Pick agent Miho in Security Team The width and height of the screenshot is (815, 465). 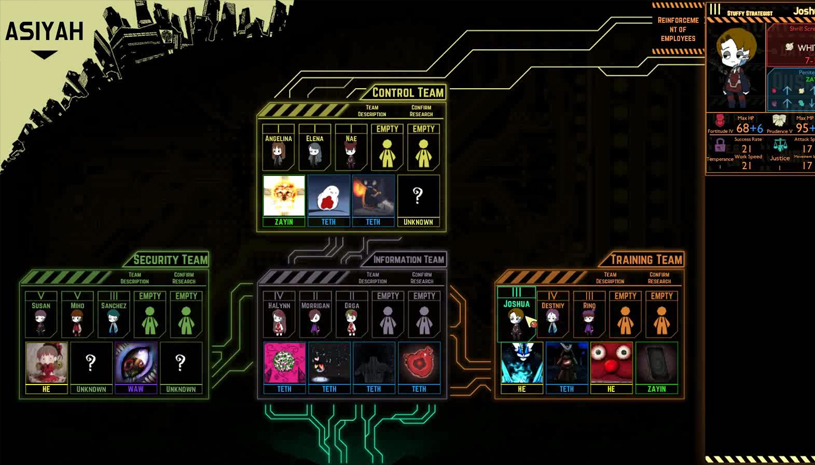pyautogui.click(x=77, y=315)
